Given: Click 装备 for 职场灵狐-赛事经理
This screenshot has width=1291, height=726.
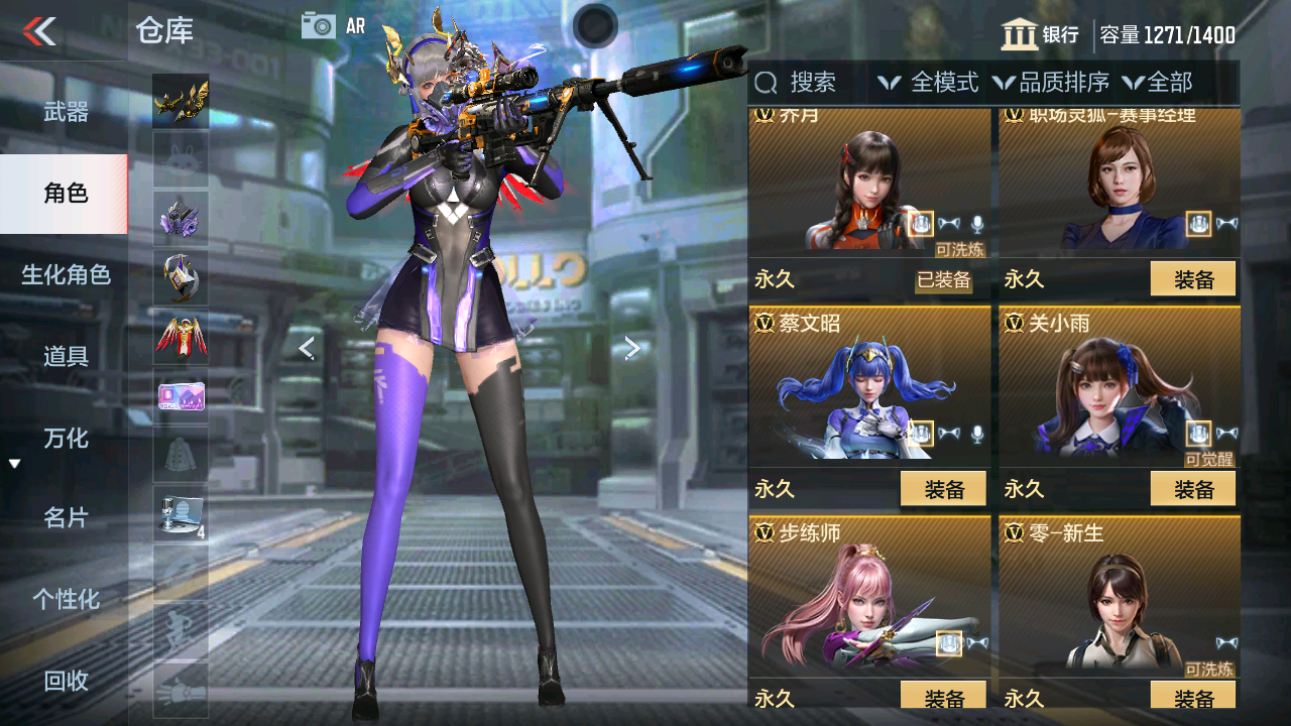Looking at the screenshot, I should tap(1192, 280).
